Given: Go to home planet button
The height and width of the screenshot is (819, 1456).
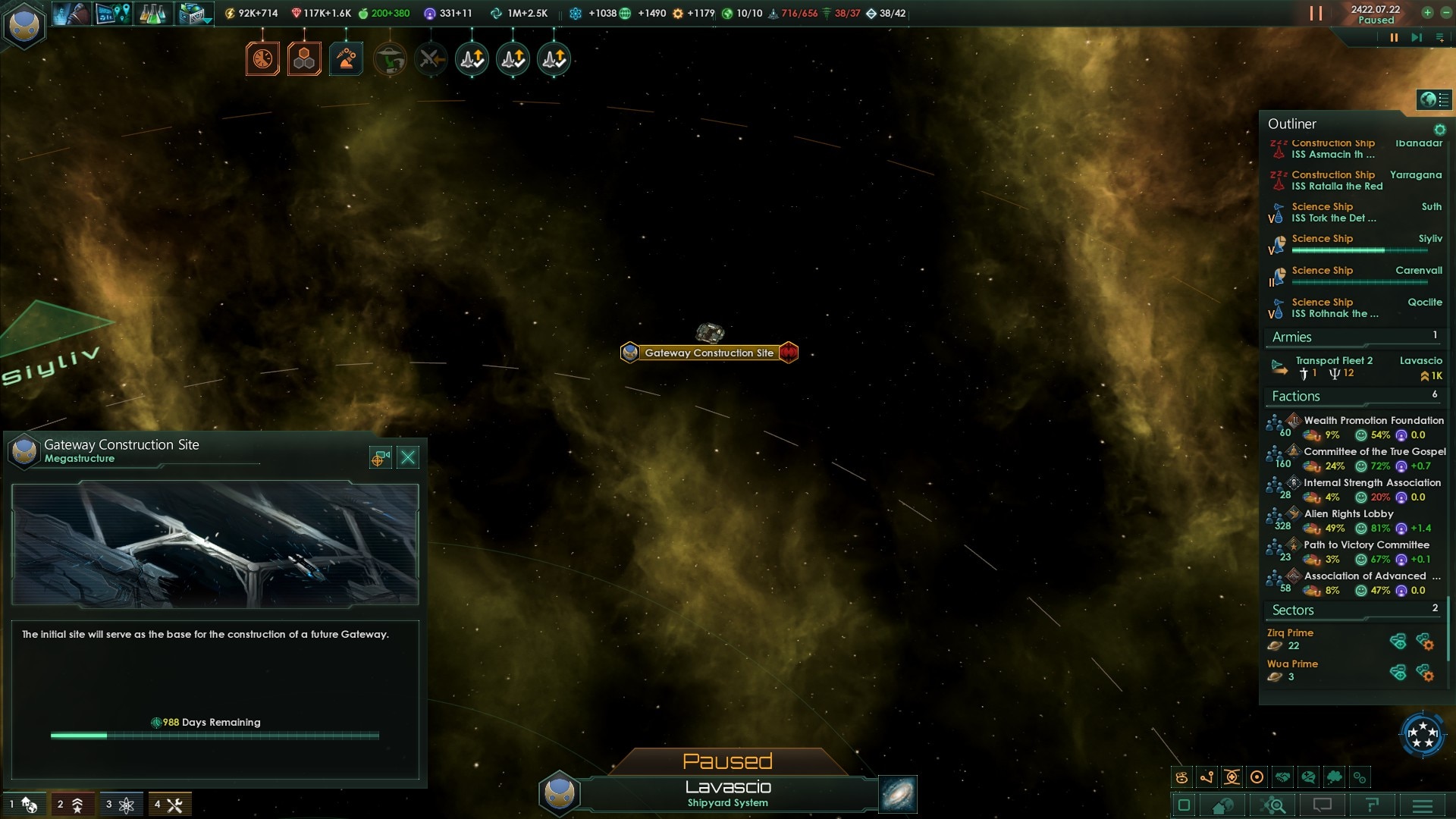Looking at the screenshot, I should coord(1222,805).
